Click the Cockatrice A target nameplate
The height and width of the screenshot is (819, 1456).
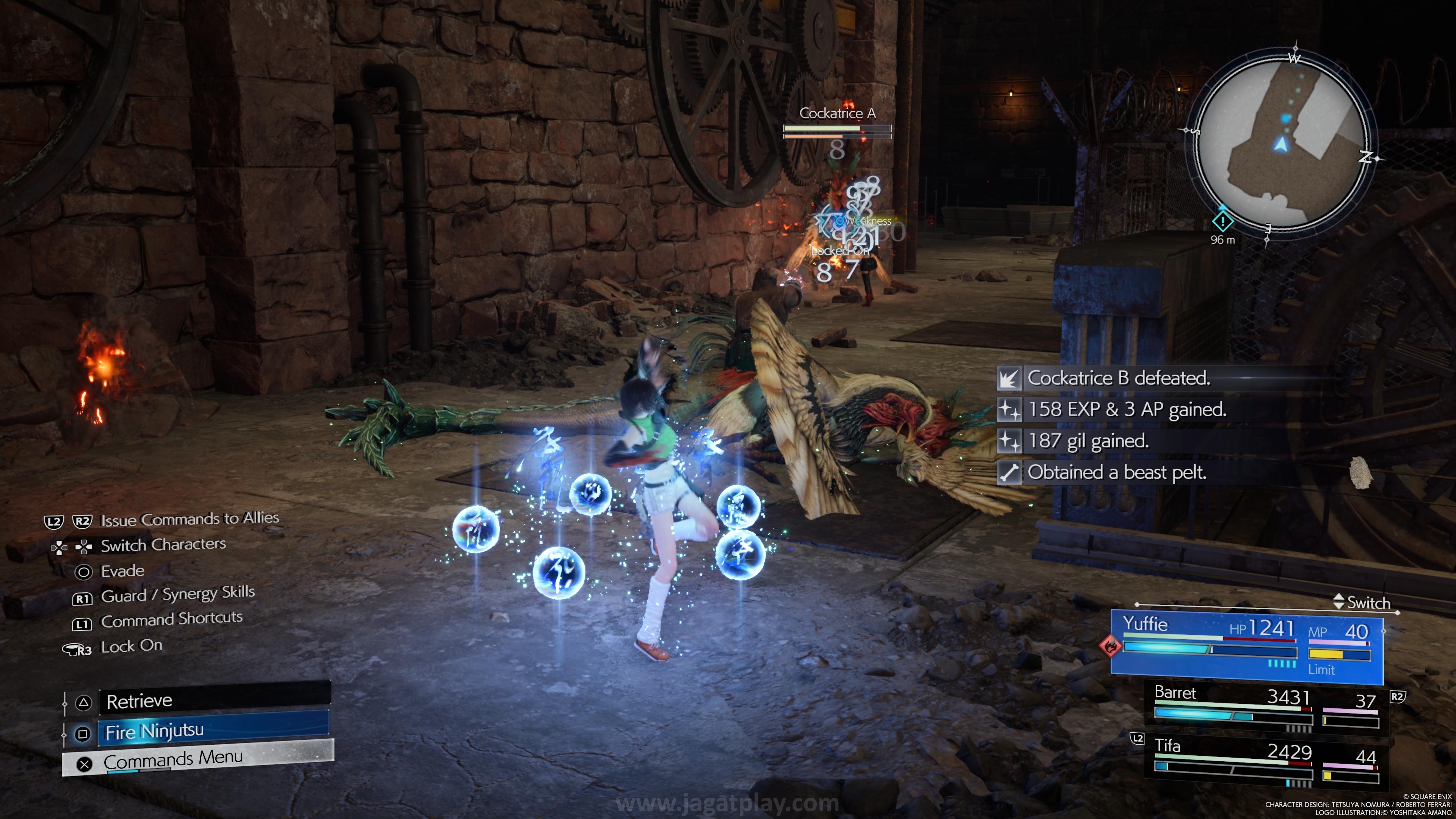point(837,114)
